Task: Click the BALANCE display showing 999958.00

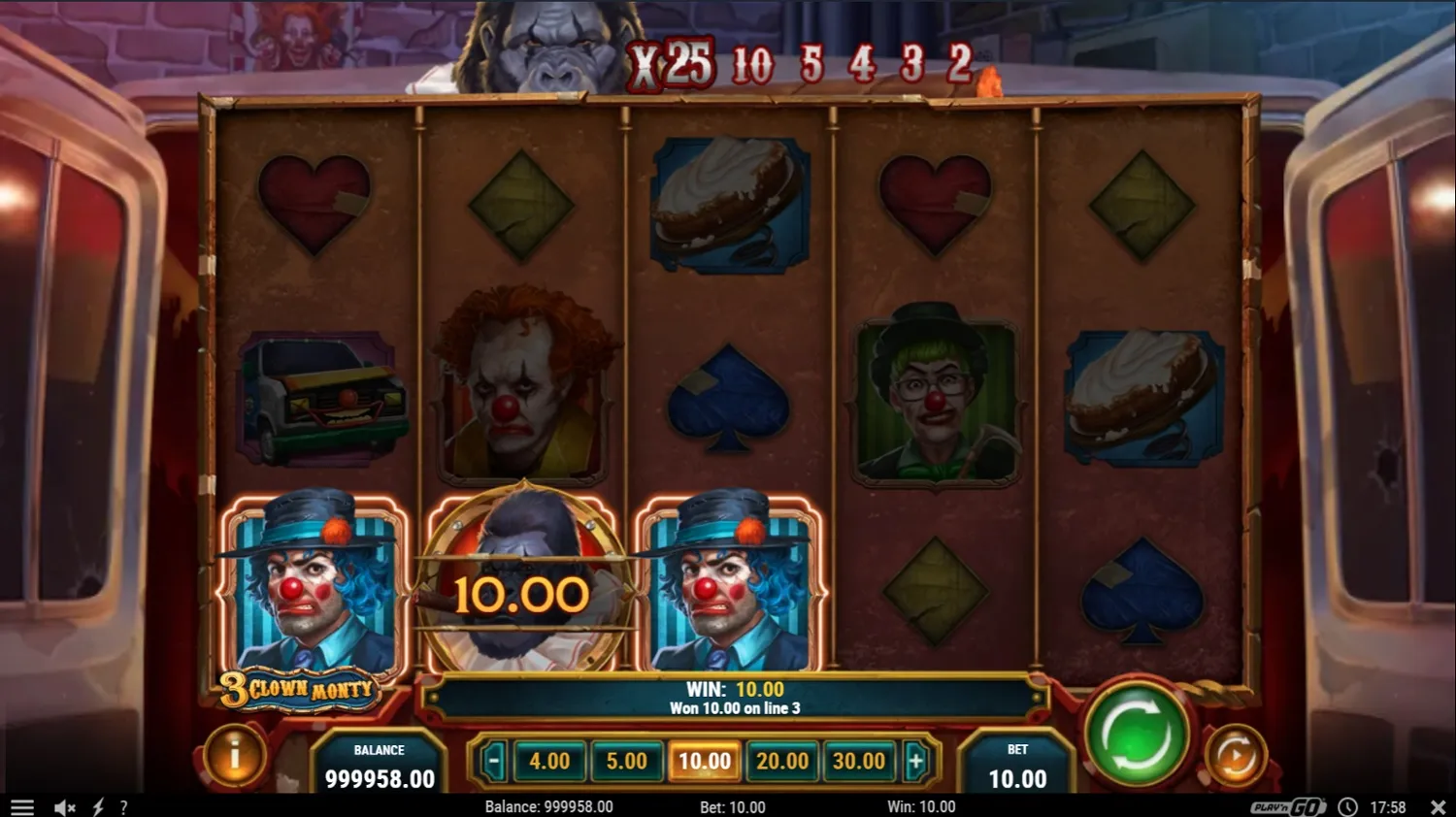Action: pyautogui.click(x=379, y=766)
